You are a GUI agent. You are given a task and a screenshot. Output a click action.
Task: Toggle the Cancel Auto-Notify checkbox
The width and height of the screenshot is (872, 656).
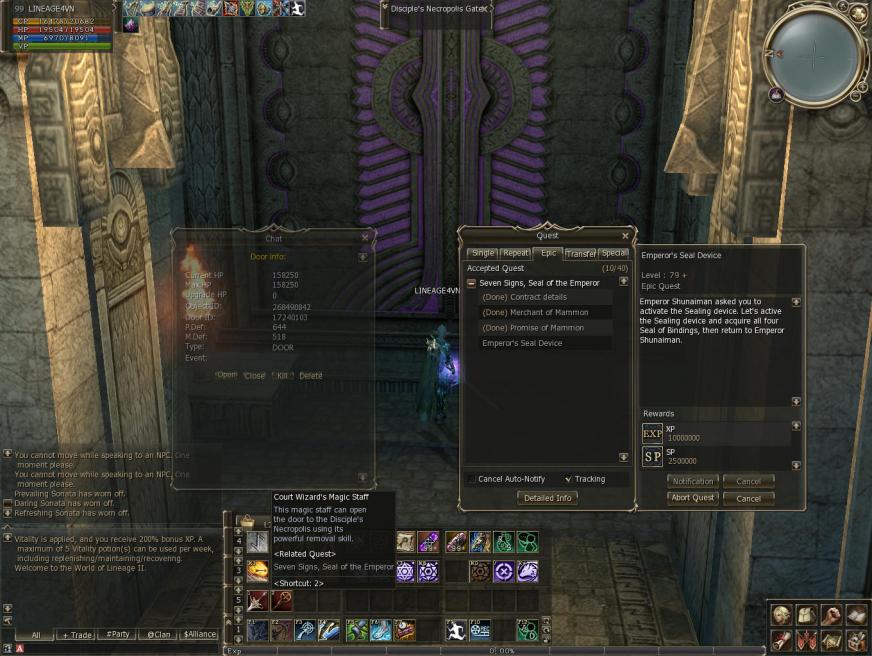click(471, 479)
